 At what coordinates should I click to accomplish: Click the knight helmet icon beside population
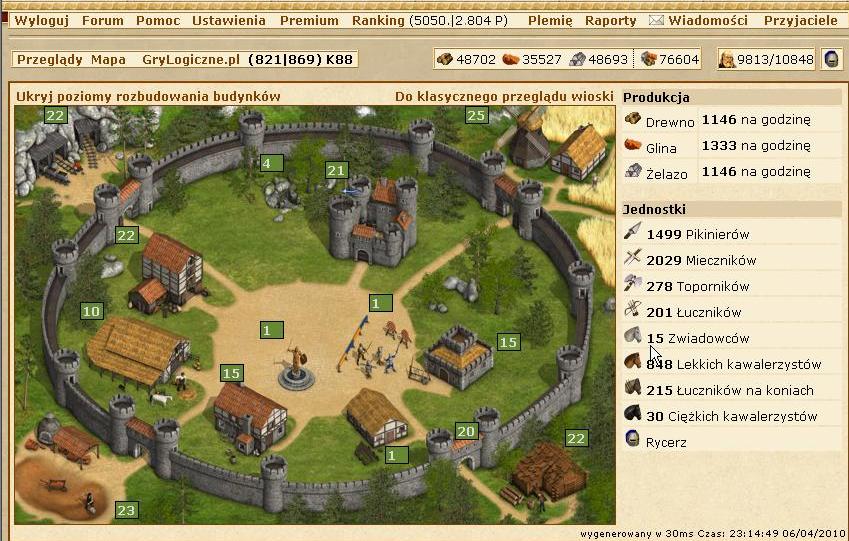point(831,60)
